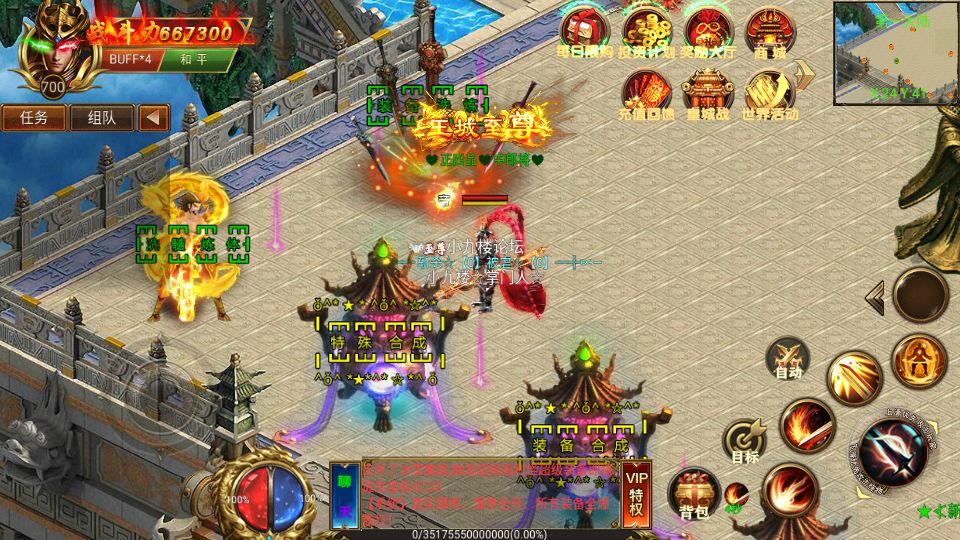Open 每日限购 daily limited purchase
The height and width of the screenshot is (540, 960).
tap(585, 33)
